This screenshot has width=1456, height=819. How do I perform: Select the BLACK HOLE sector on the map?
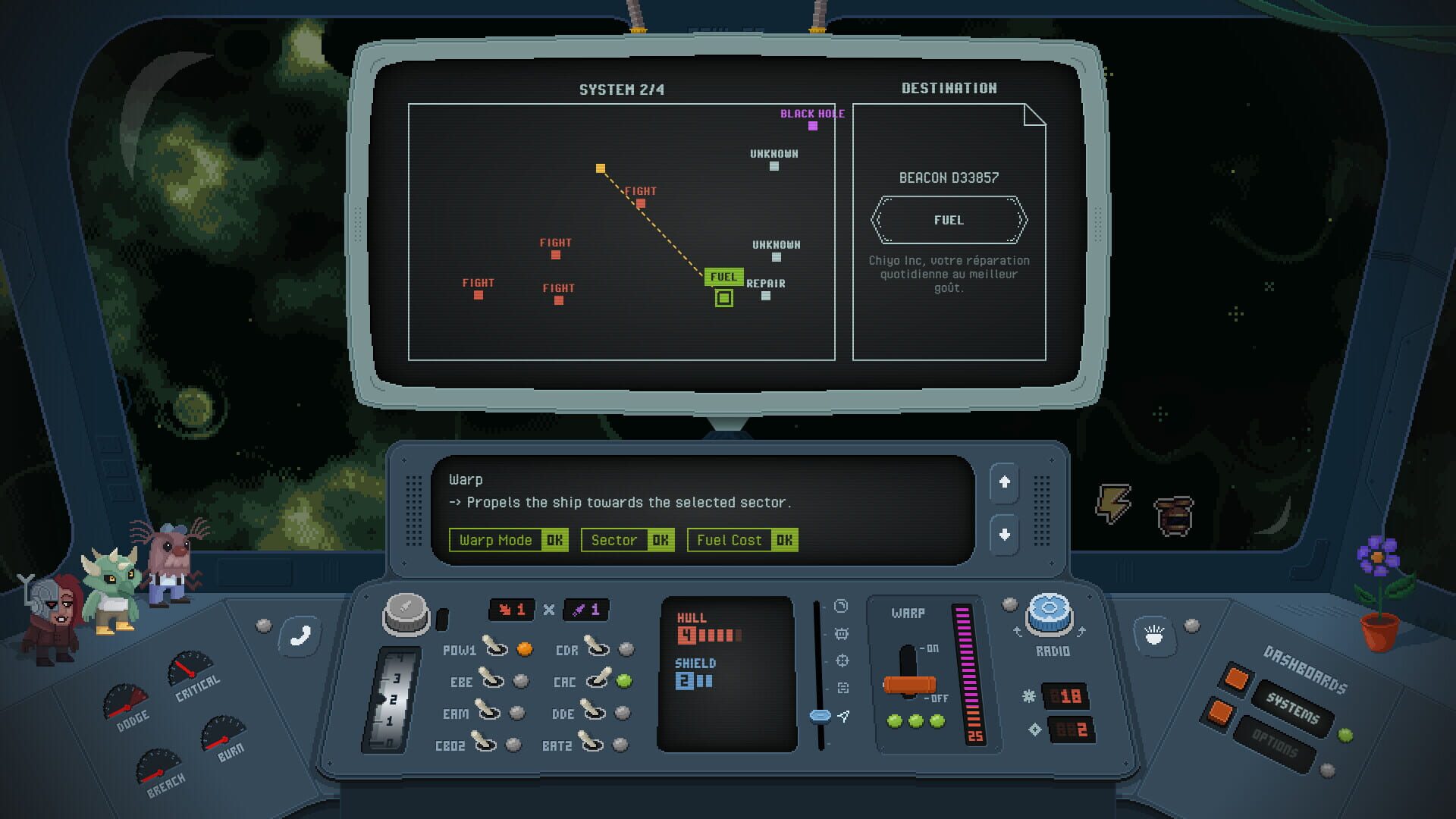pyautogui.click(x=813, y=126)
